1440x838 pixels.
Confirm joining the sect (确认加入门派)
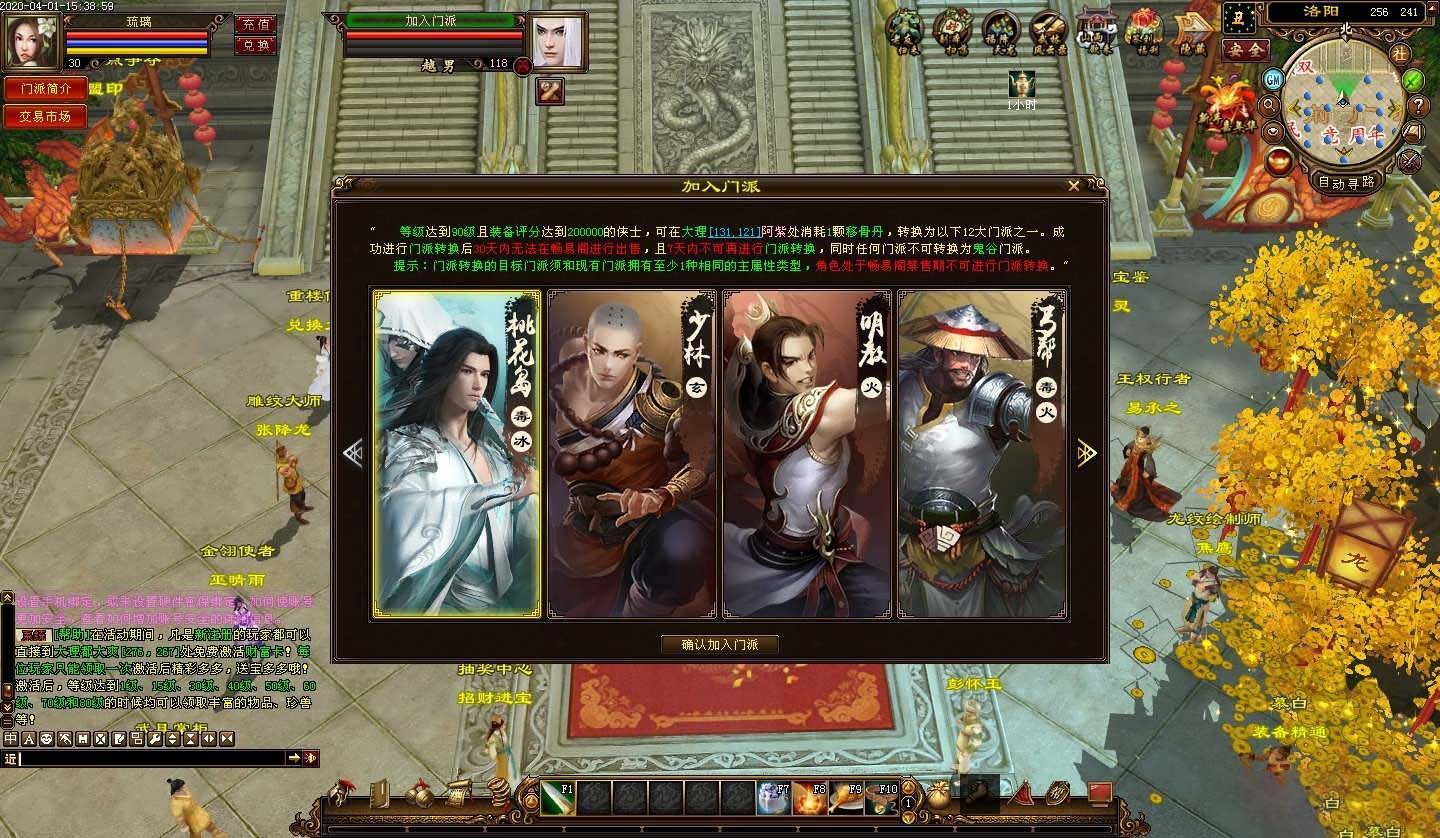tap(720, 645)
